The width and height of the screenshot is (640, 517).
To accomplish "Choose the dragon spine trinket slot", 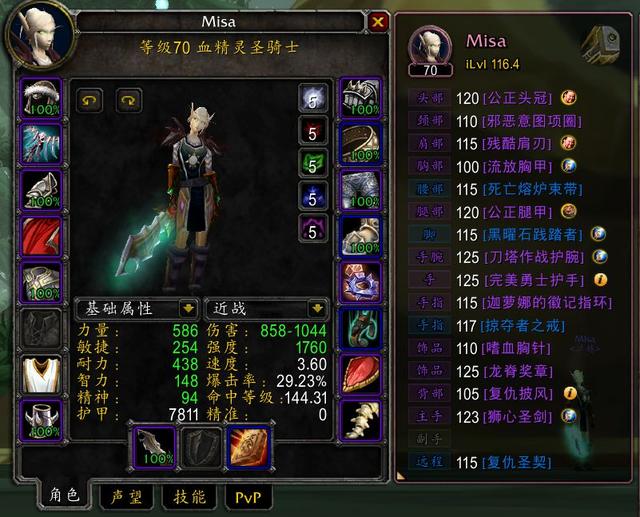I will pos(359,419).
